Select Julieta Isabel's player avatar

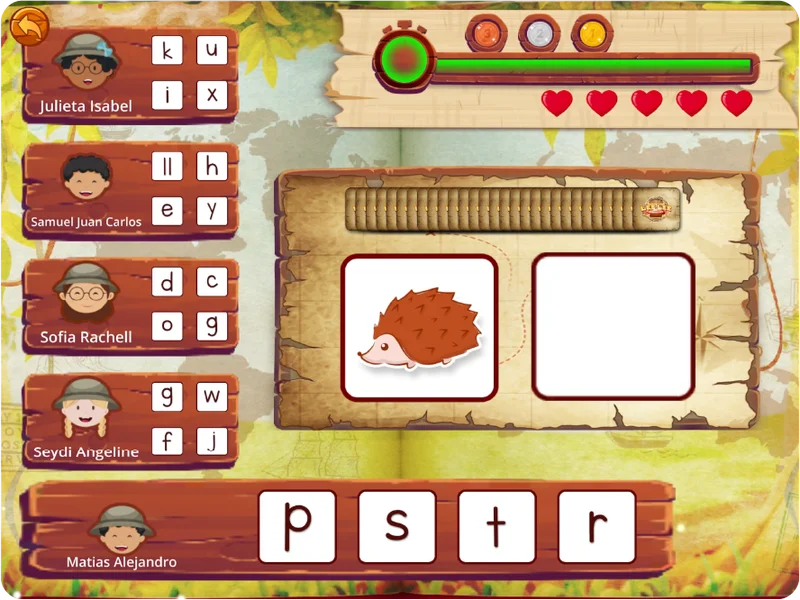(x=86, y=64)
